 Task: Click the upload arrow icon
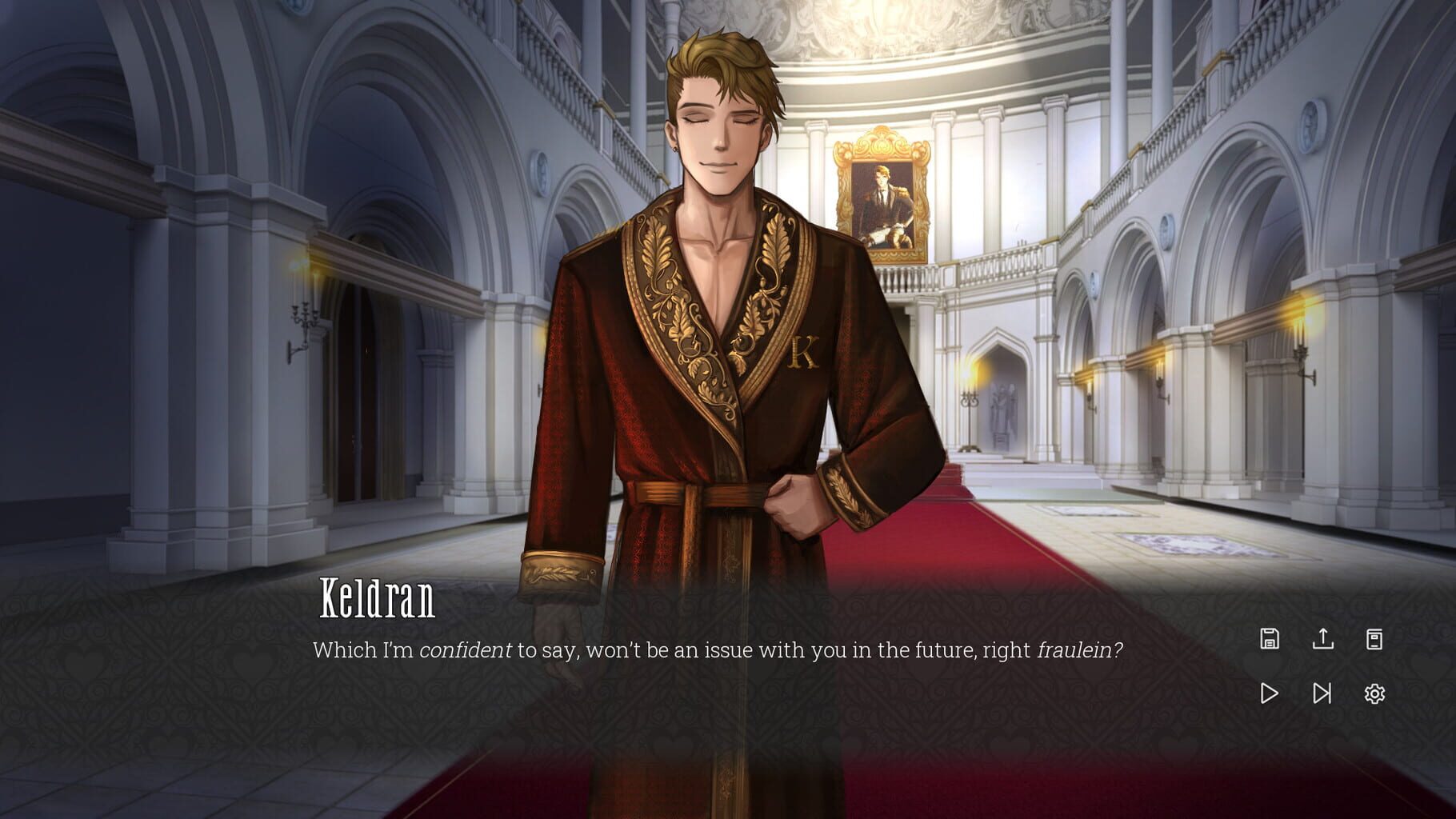point(1324,640)
